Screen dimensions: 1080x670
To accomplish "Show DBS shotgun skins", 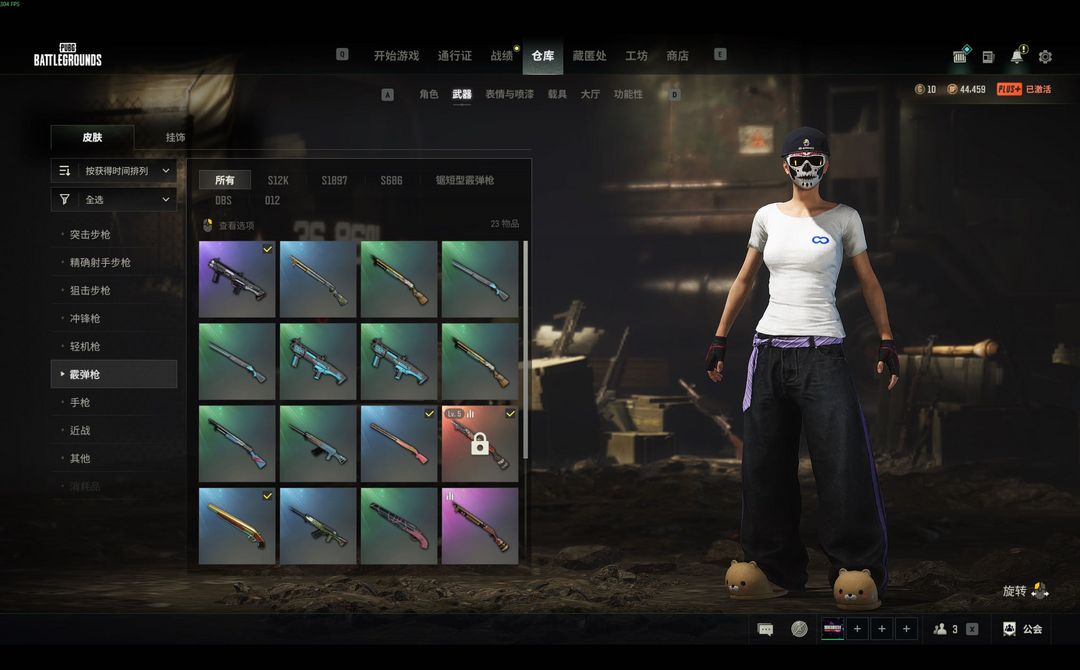I will tap(223, 201).
